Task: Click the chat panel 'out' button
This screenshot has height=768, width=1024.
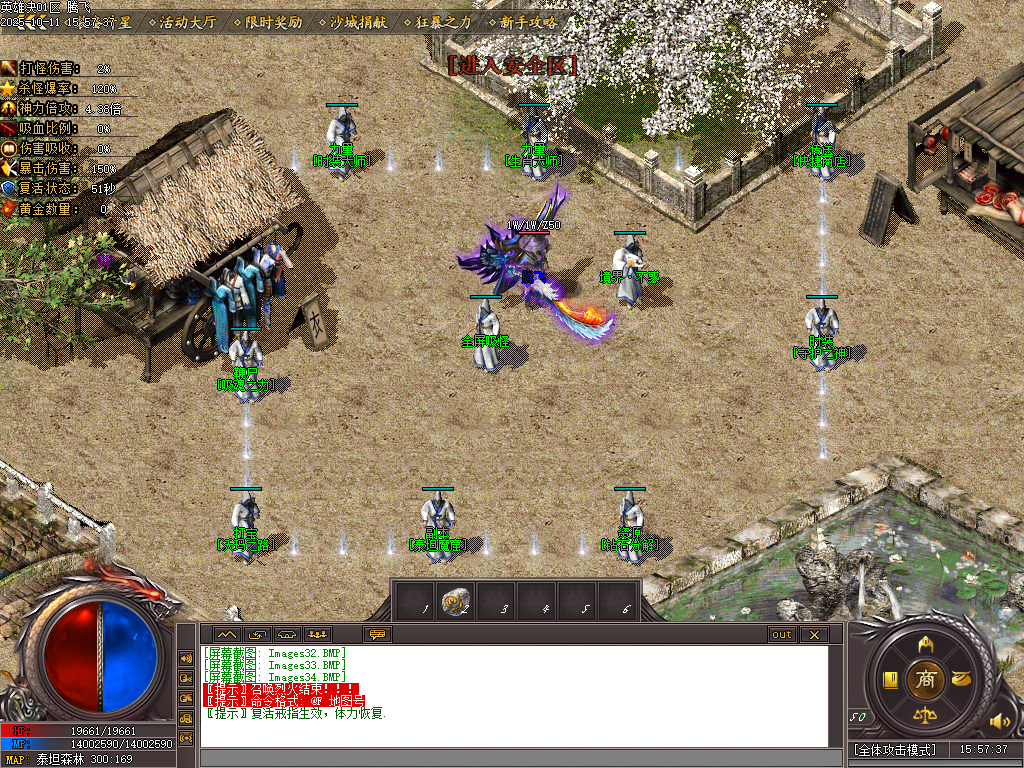Action: click(x=781, y=634)
